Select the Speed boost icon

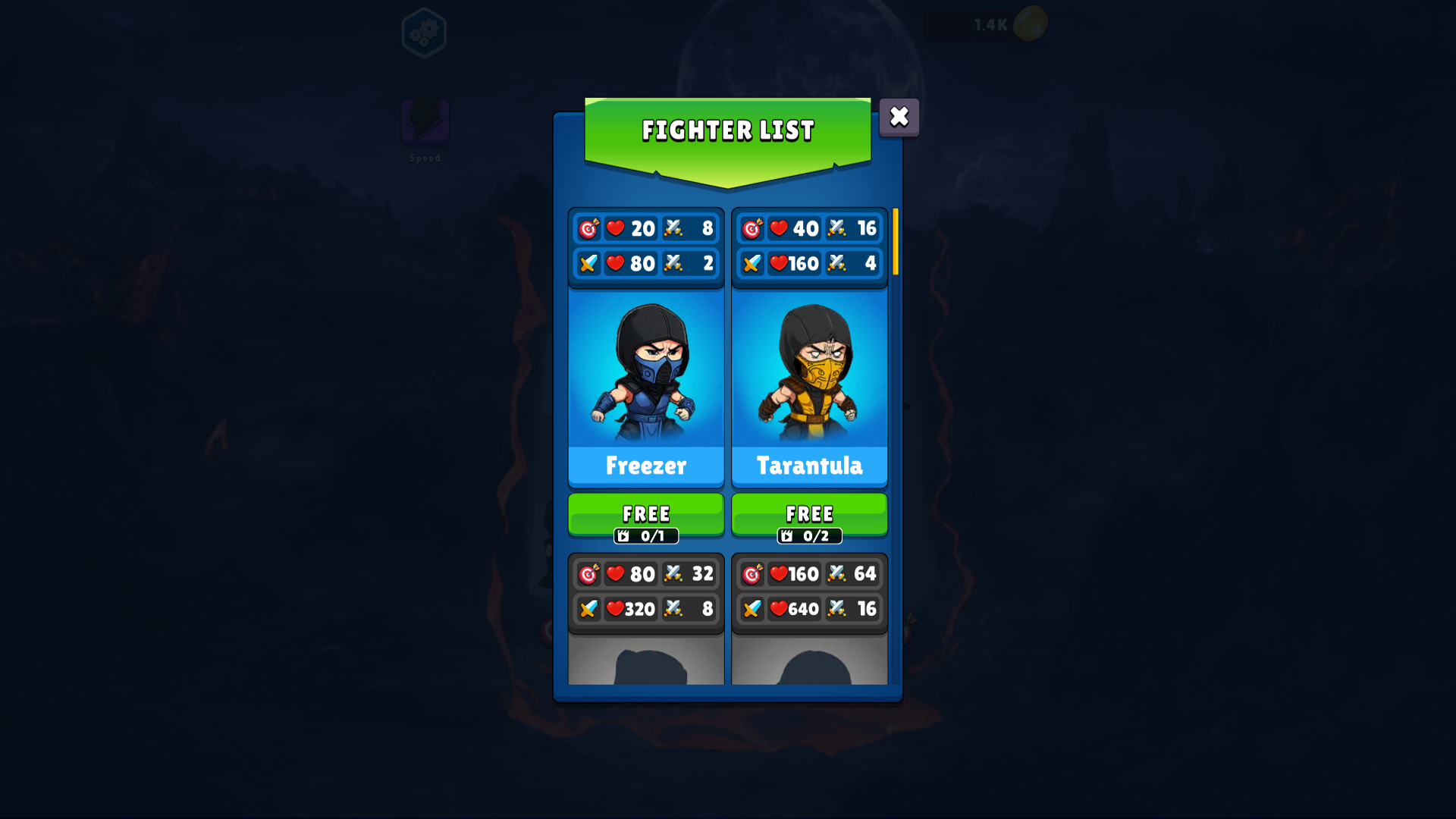(x=425, y=124)
